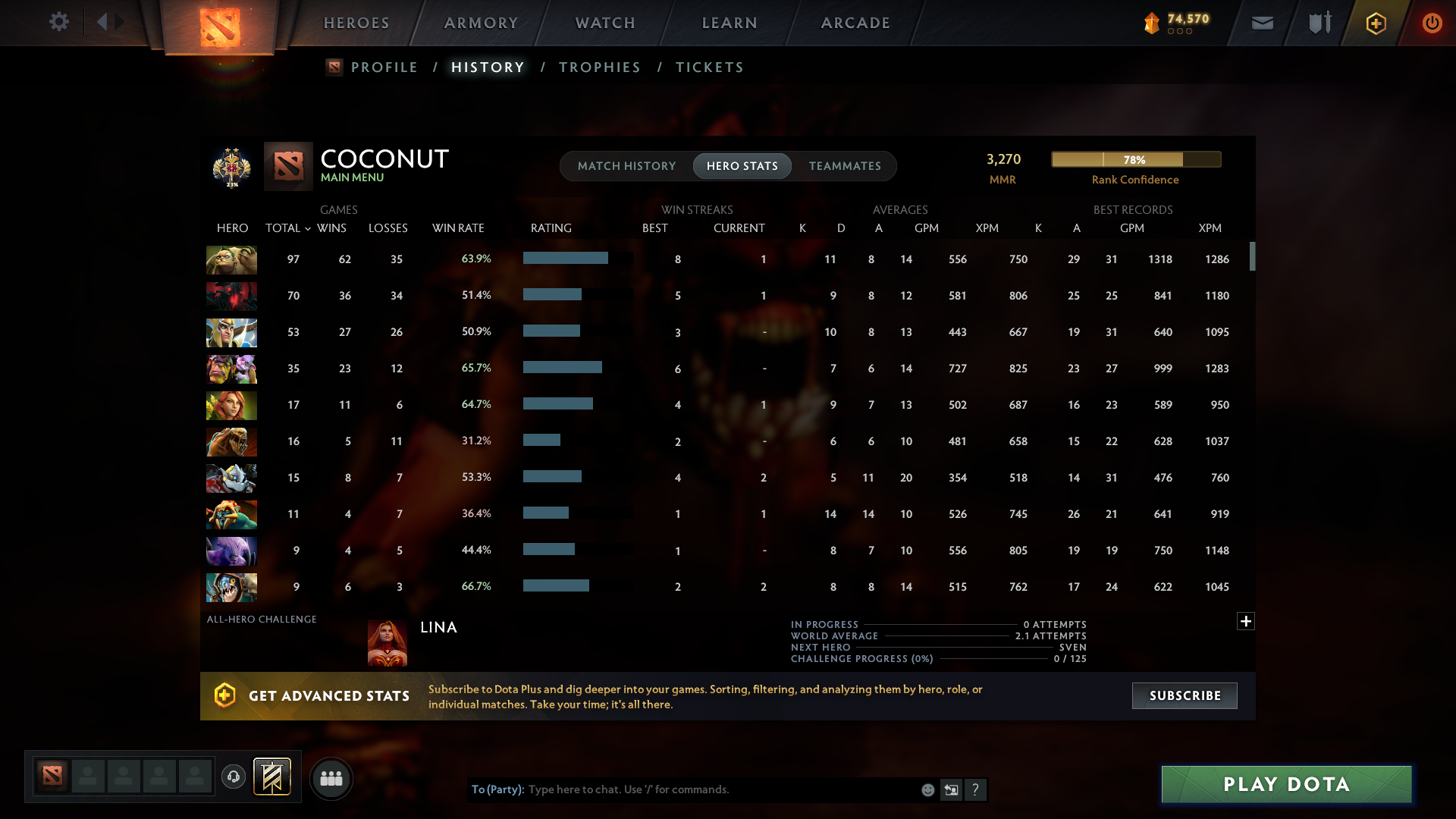The height and width of the screenshot is (819, 1456).
Task: Open the Armory shield-and-sword icon
Action: click(x=1319, y=23)
